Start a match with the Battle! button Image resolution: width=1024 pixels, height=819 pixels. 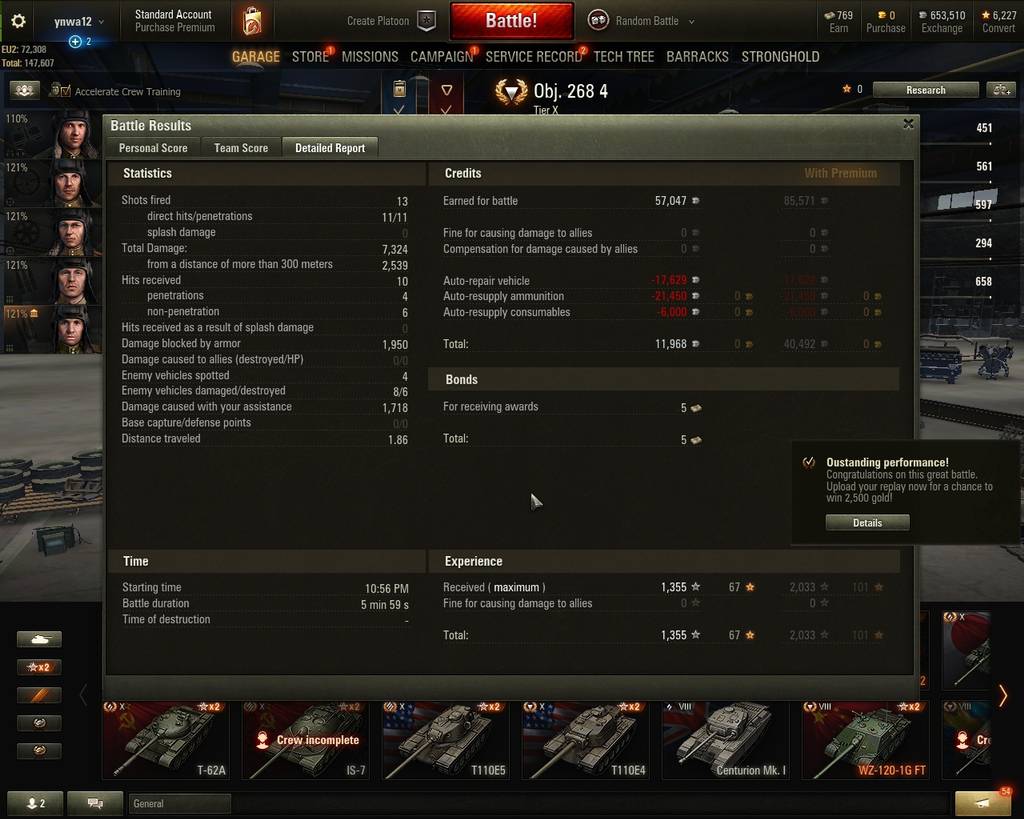point(511,20)
